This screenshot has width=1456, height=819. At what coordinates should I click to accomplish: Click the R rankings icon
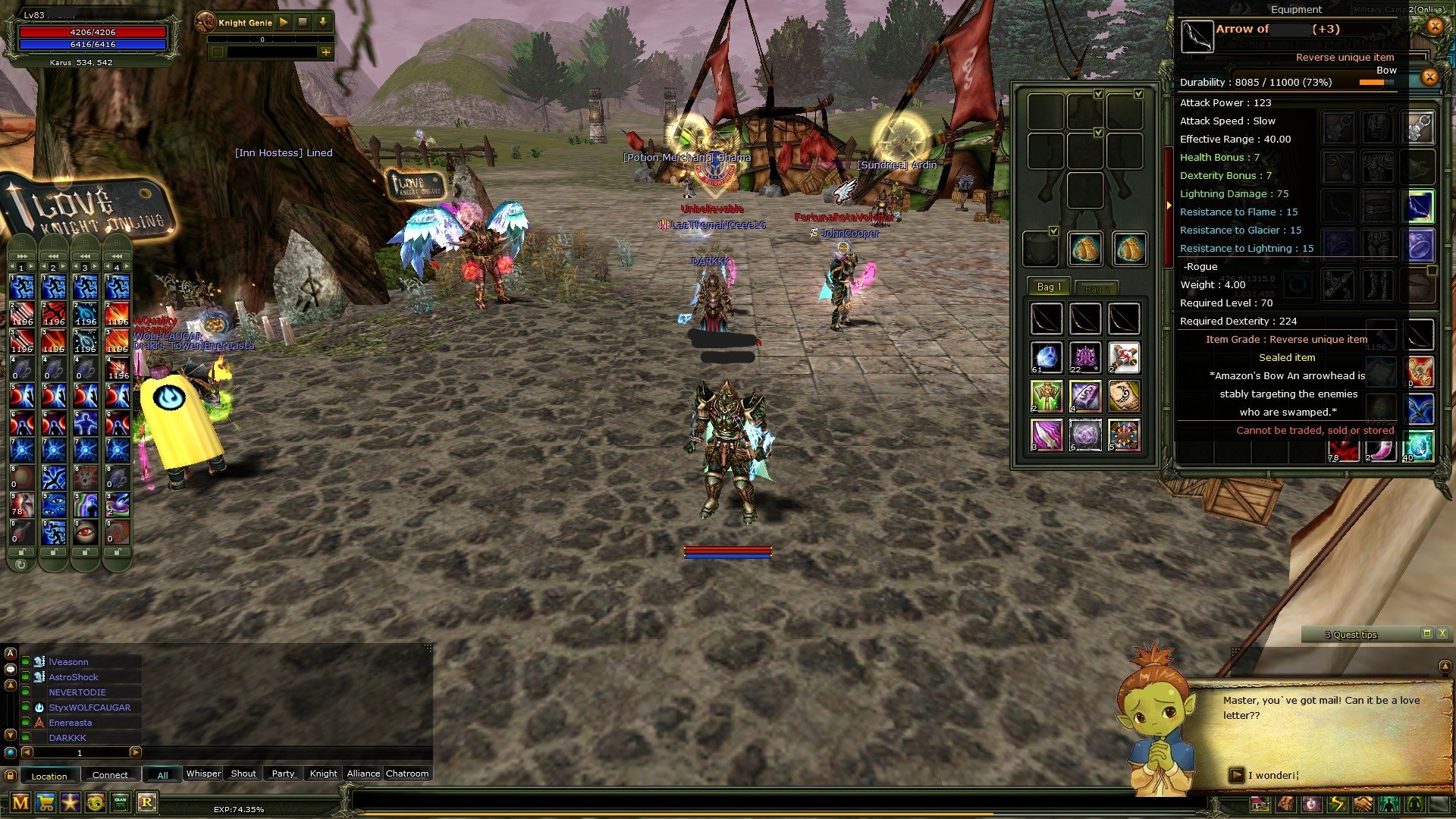click(145, 803)
